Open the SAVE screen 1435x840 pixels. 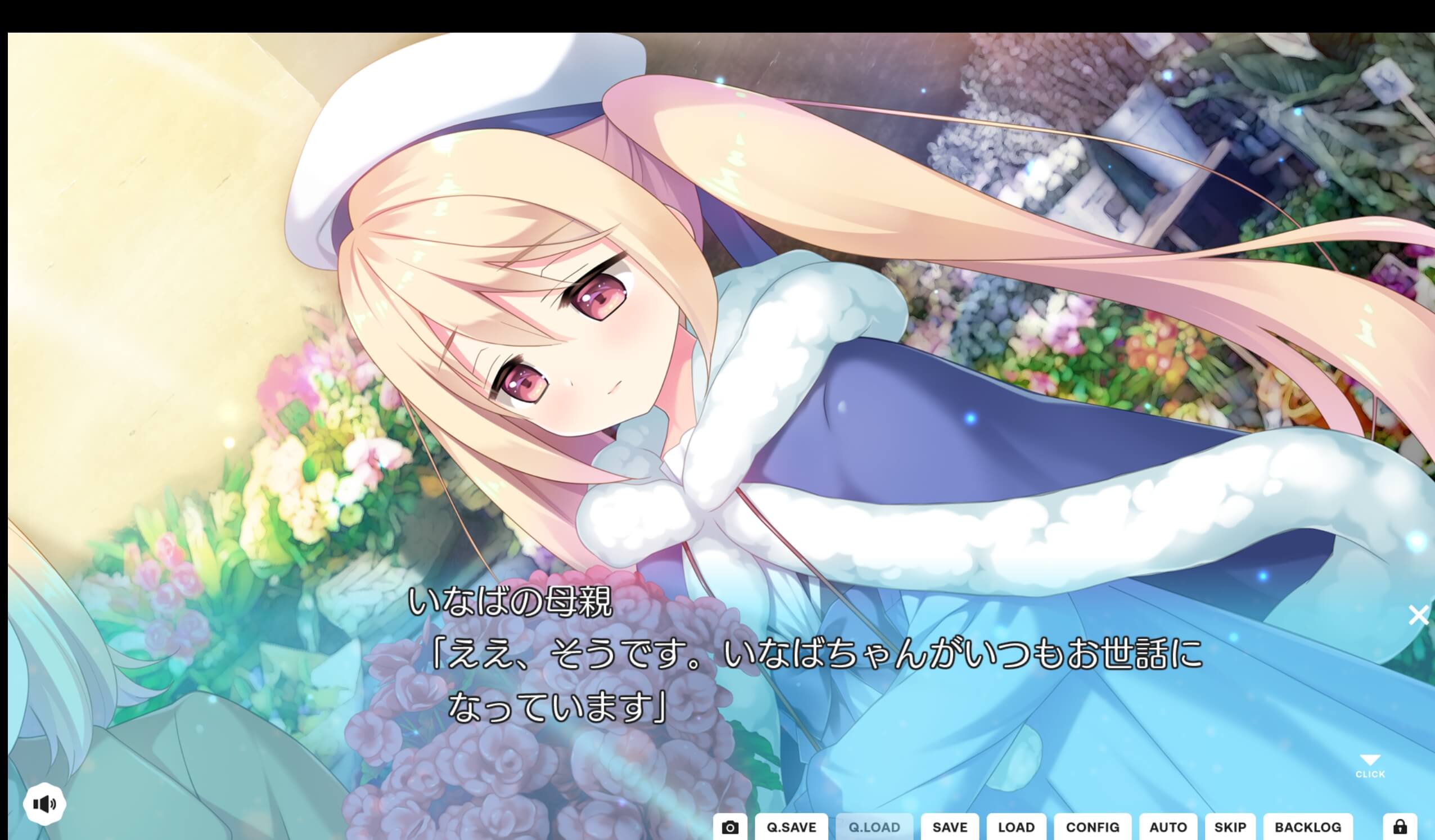[950, 827]
